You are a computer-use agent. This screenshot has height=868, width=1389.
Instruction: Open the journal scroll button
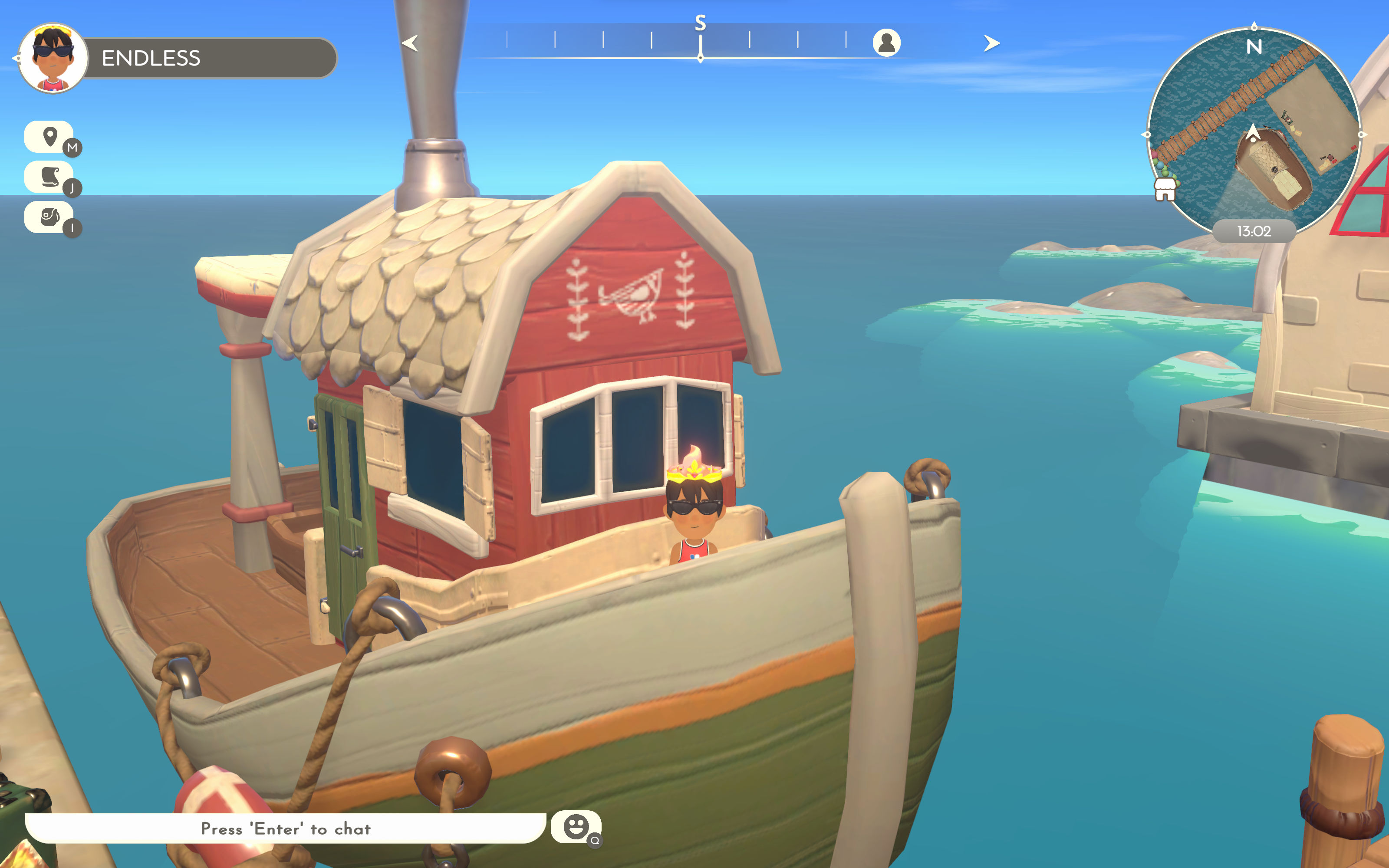(x=49, y=177)
